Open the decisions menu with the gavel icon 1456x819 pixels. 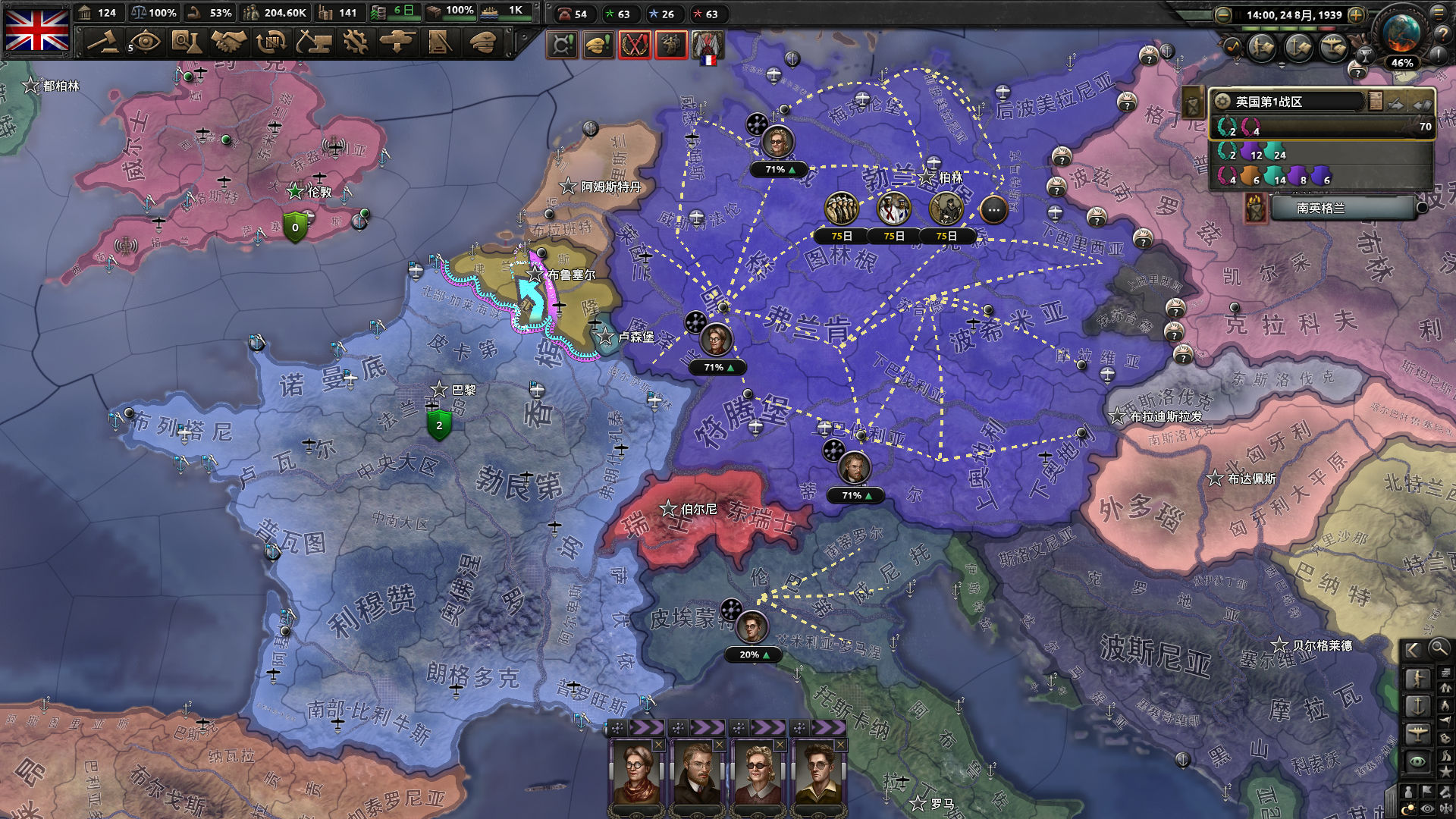(x=103, y=42)
